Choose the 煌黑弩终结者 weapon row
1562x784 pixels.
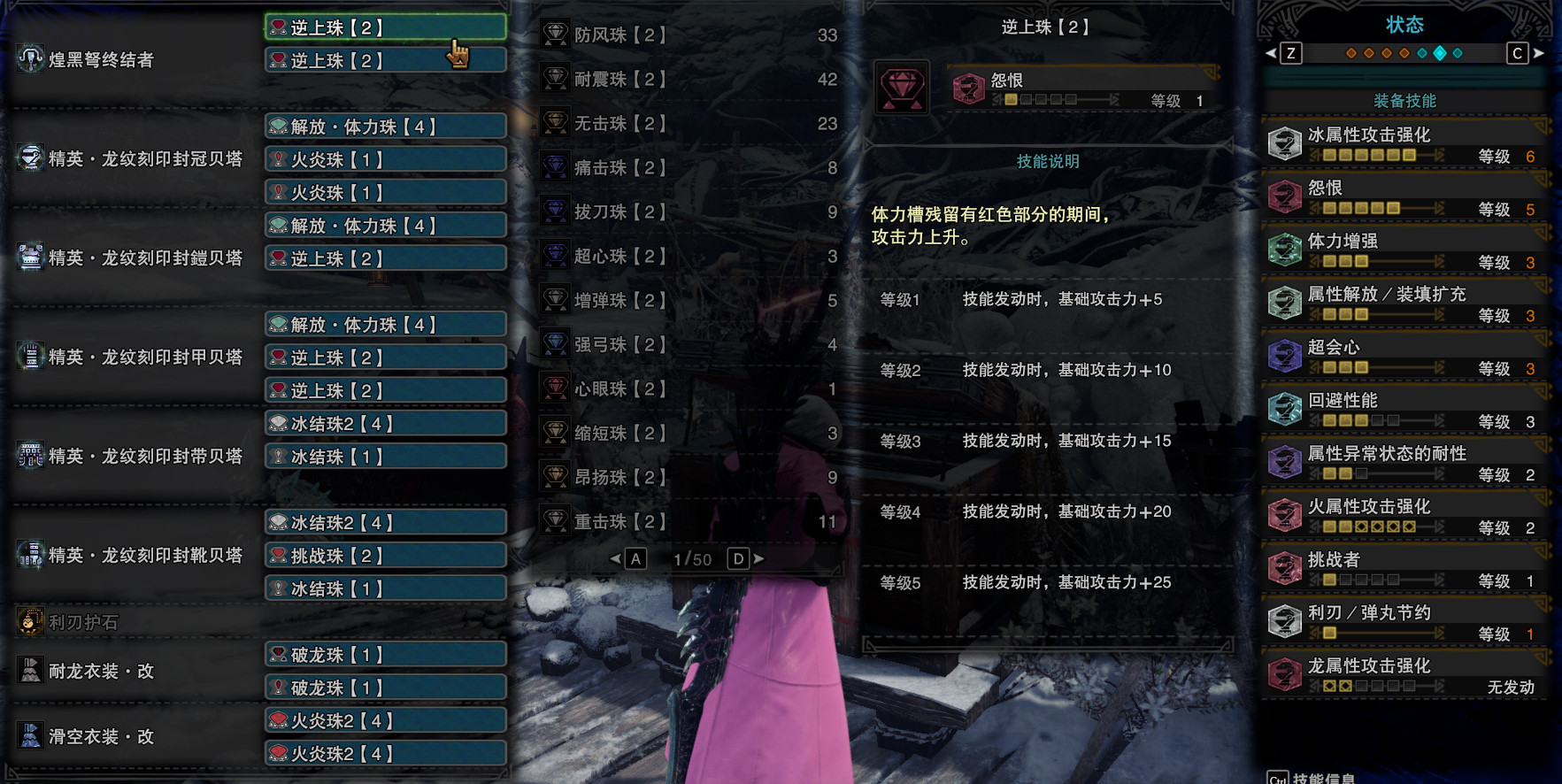click(x=101, y=60)
